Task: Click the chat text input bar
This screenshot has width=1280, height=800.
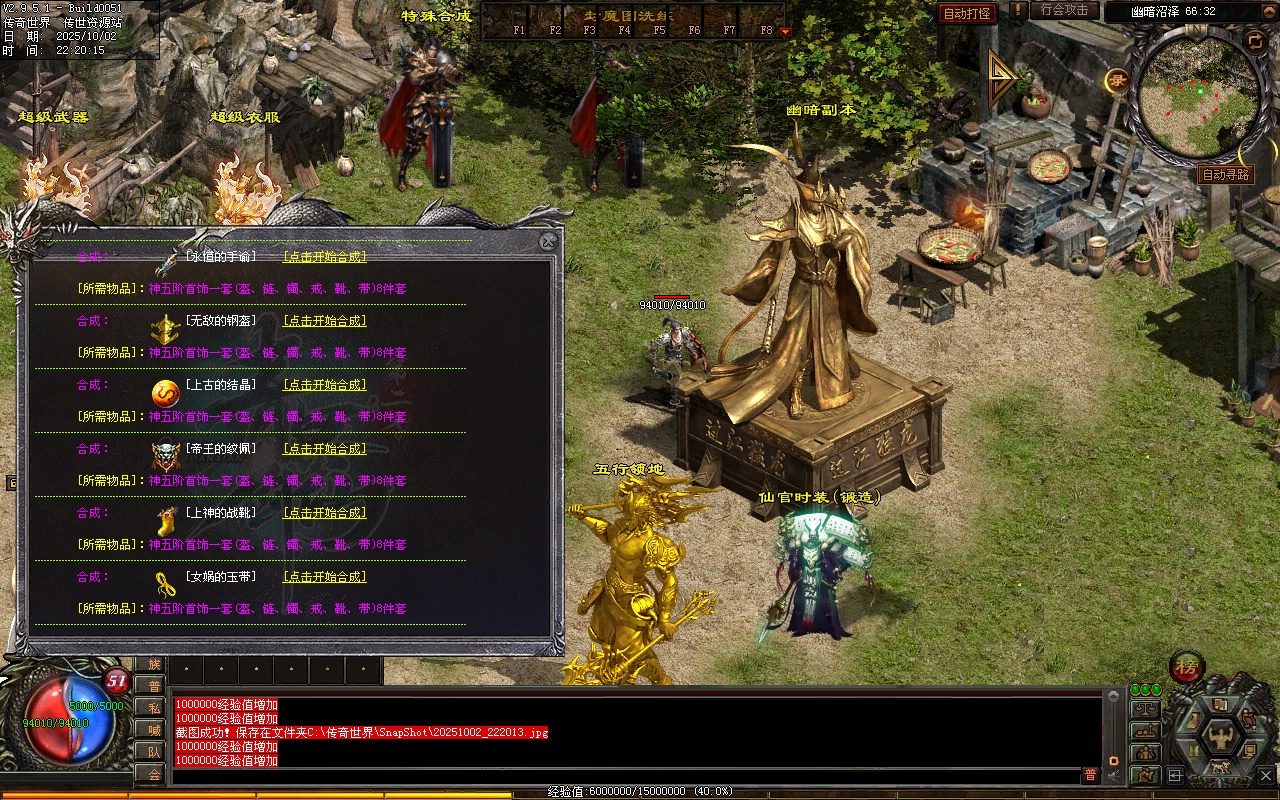Action: [x=620, y=775]
